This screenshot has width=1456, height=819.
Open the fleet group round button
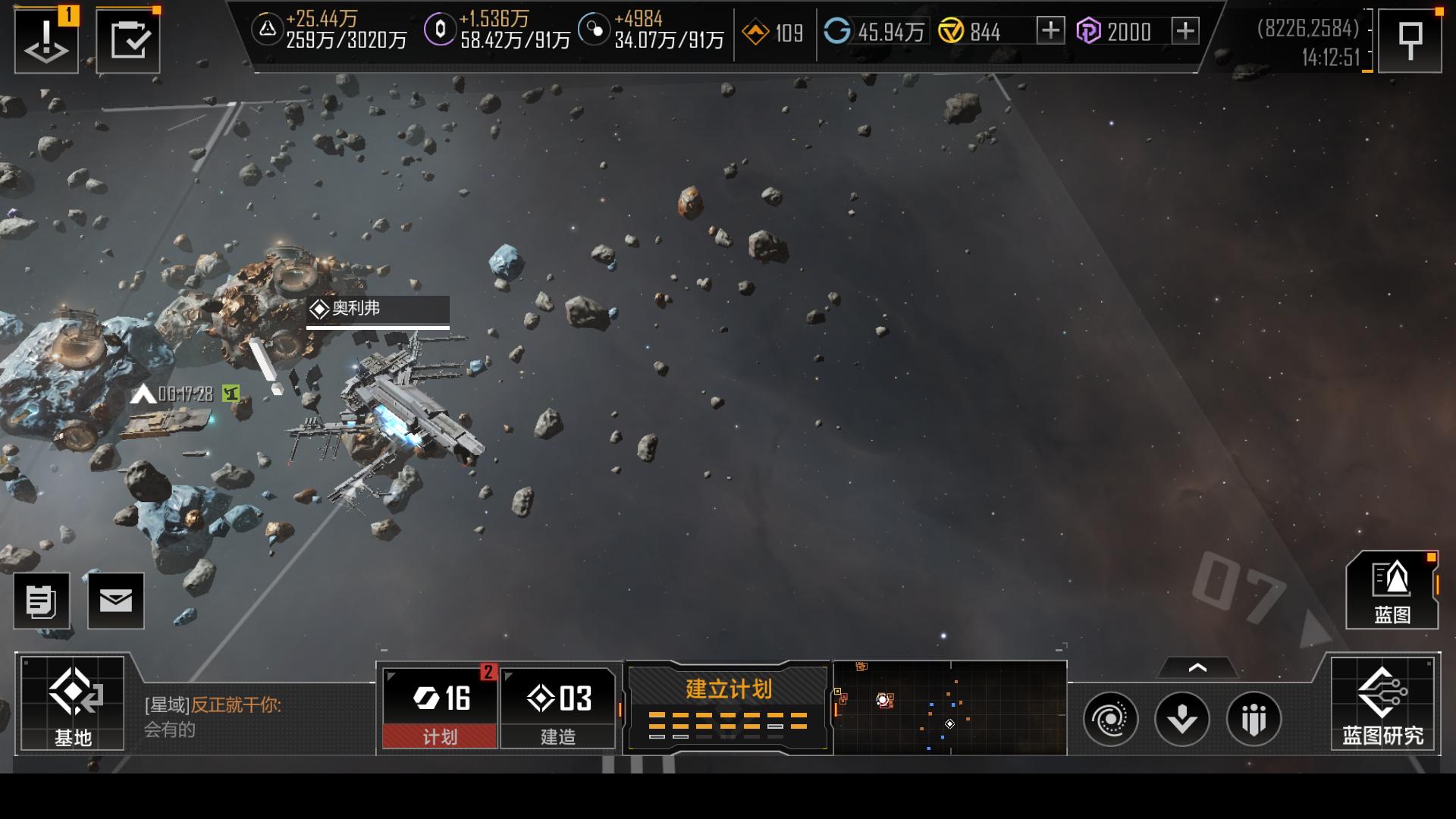pyautogui.click(x=1254, y=718)
